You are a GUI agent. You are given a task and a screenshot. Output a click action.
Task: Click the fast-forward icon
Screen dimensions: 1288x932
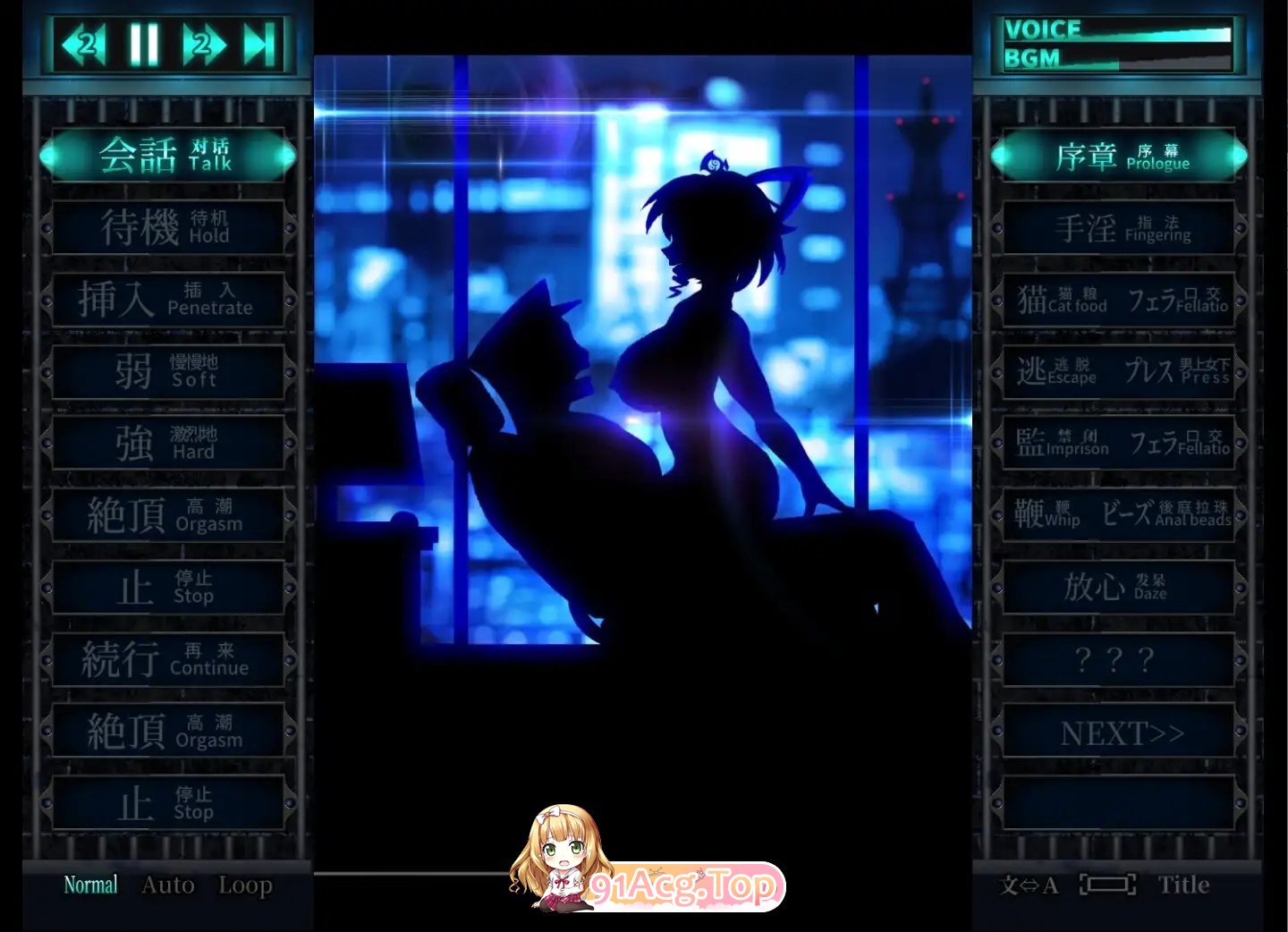click(x=205, y=40)
